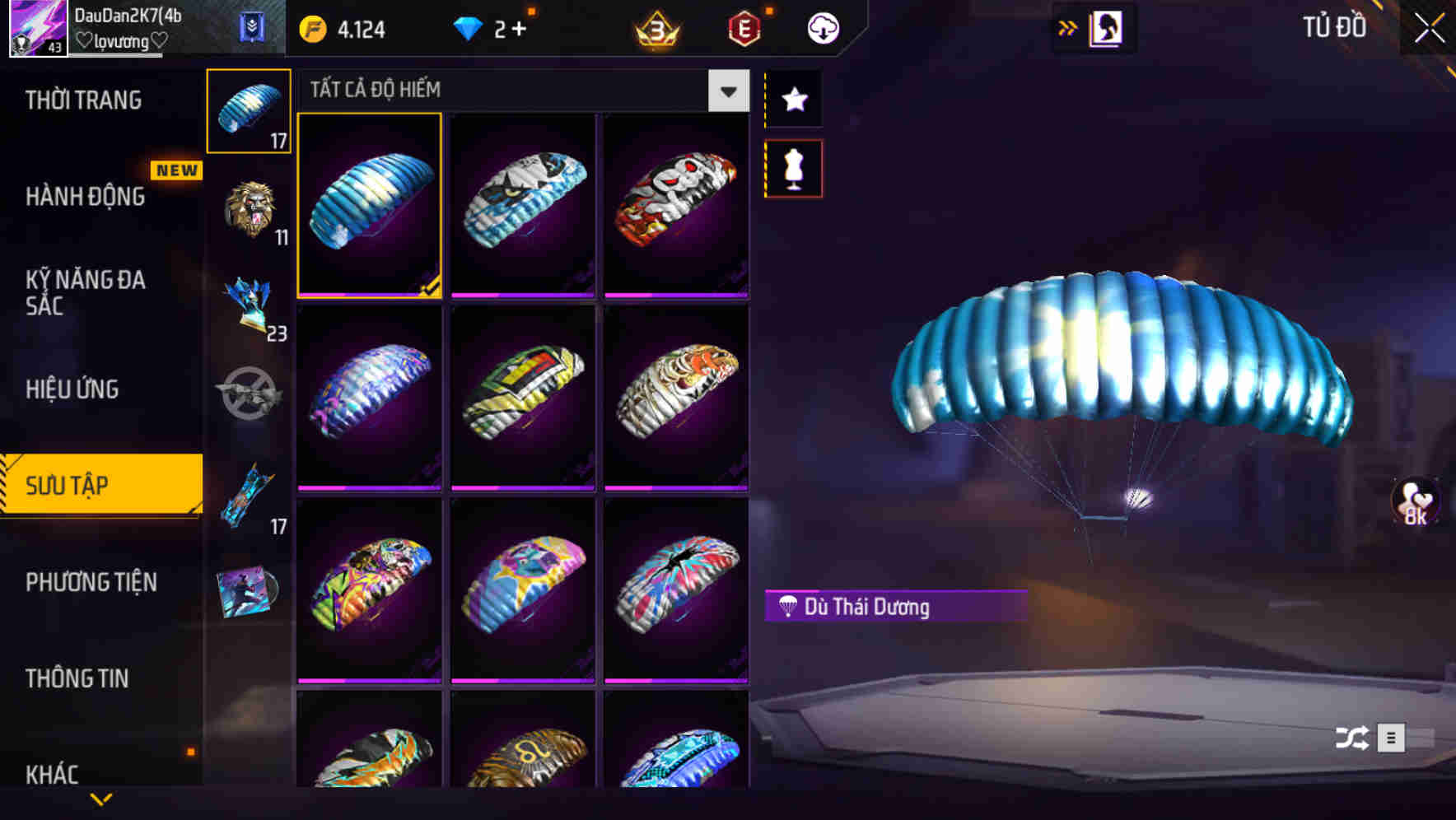Click the double arrow expander near top right
This screenshot has height=820, width=1456.
[1068, 27]
